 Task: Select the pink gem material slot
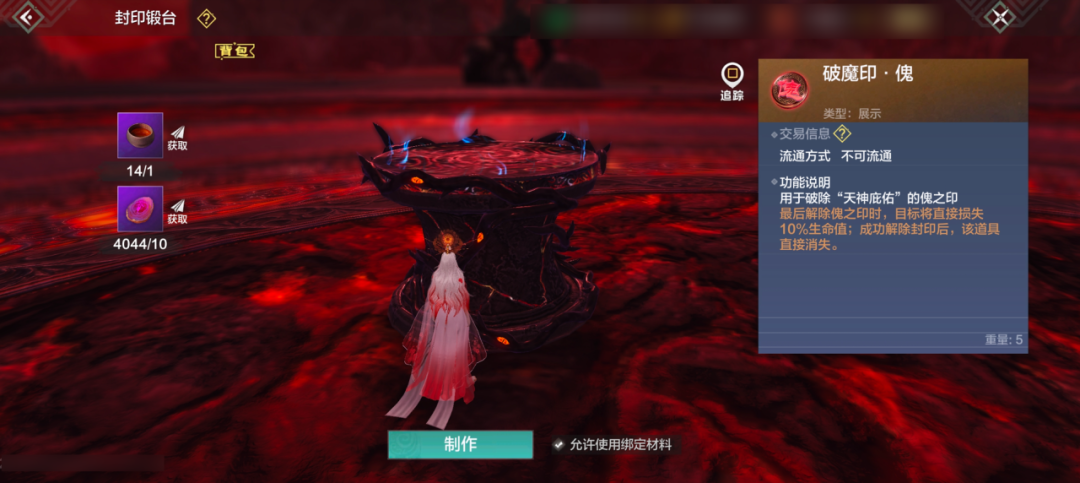pos(140,209)
